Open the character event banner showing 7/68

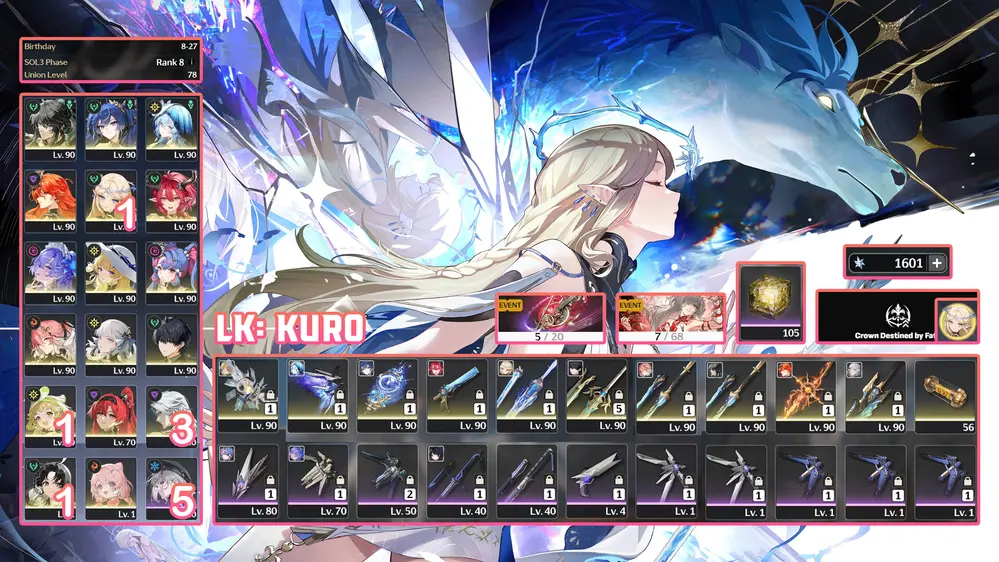(669, 318)
